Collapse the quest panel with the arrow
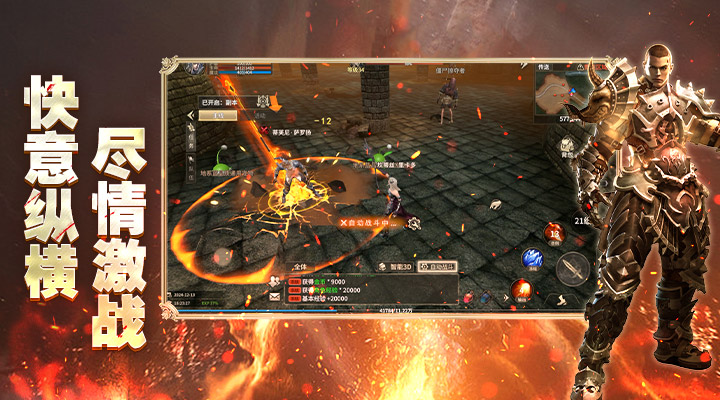 (x=190, y=115)
